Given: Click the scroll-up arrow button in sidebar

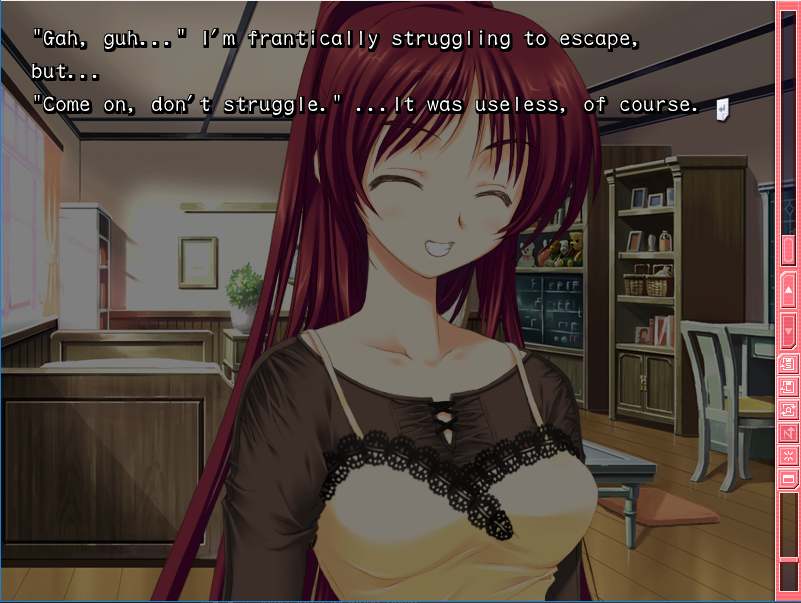Looking at the screenshot, I should coord(788,290).
